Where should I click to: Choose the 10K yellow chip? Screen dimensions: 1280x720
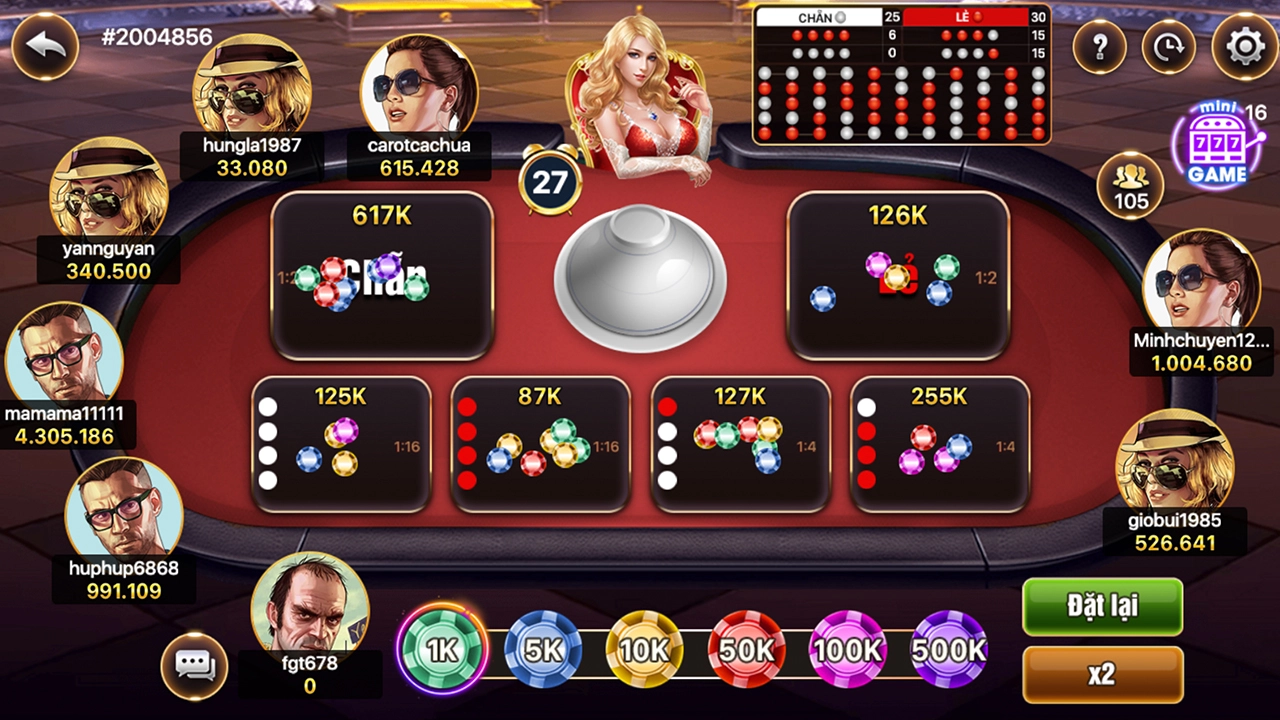[x=645, y=650]
